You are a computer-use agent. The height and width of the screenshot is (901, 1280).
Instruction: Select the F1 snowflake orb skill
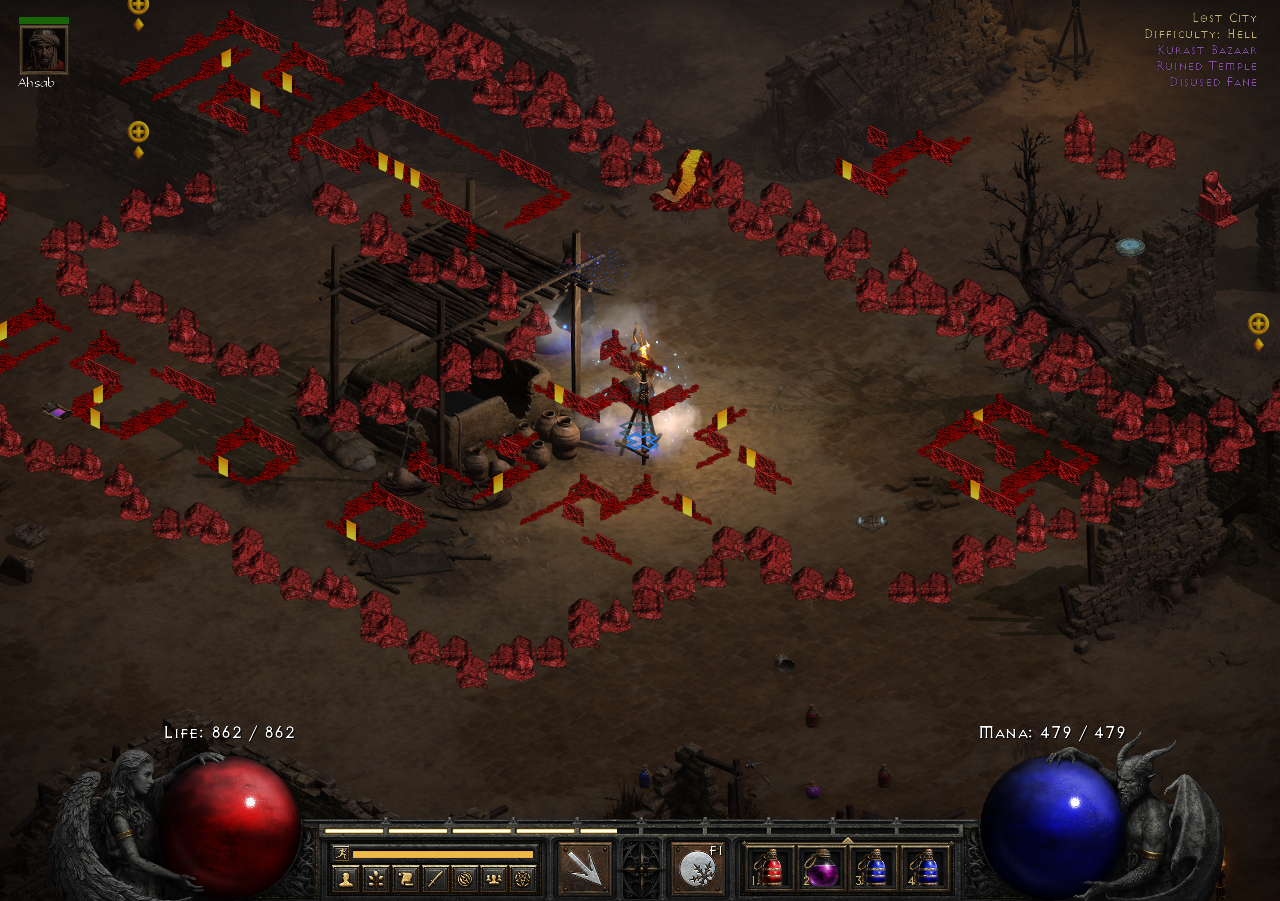pos(697,868)
